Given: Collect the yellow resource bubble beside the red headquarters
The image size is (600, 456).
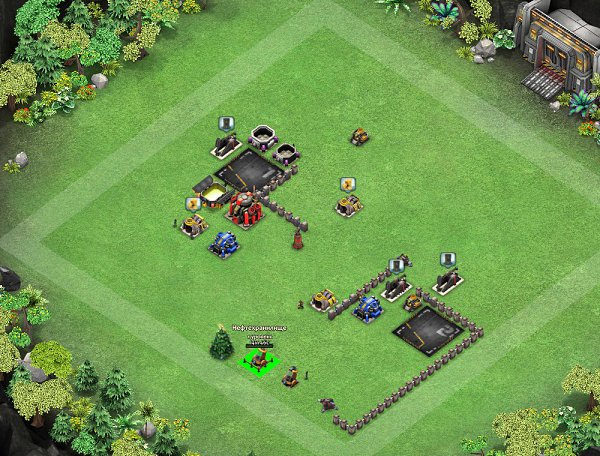Looking at the screenshot, I should pos(193,203).
